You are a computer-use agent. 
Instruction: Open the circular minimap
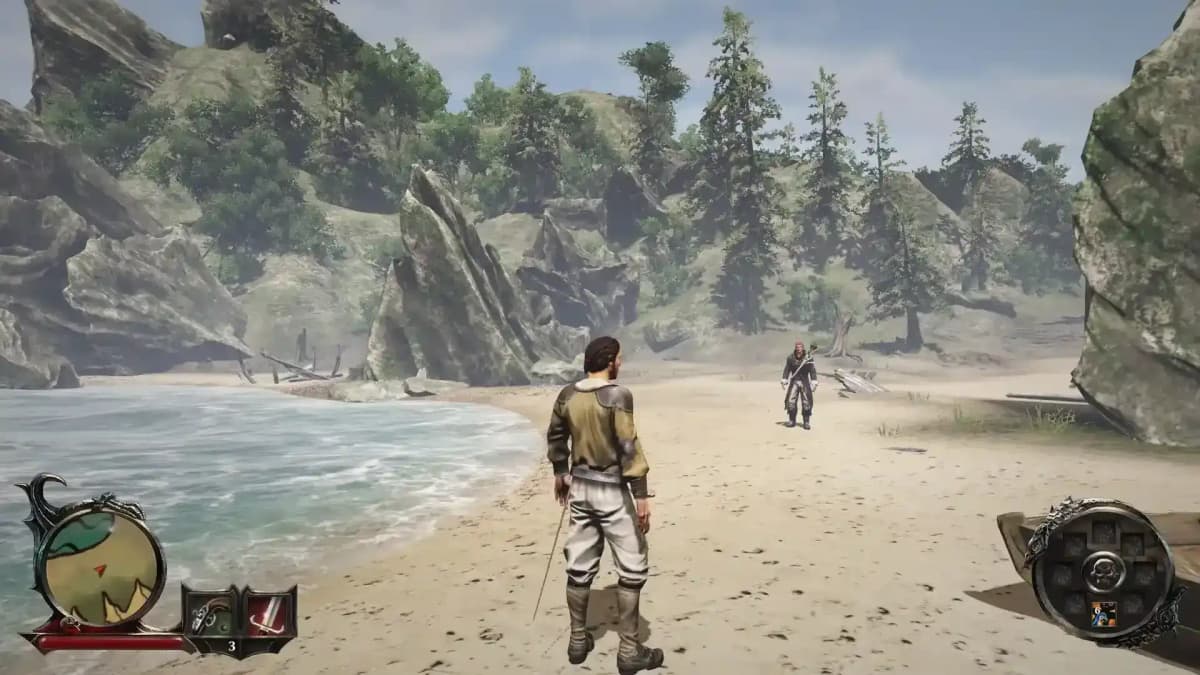pyautogui.click(x=99, y=565)
